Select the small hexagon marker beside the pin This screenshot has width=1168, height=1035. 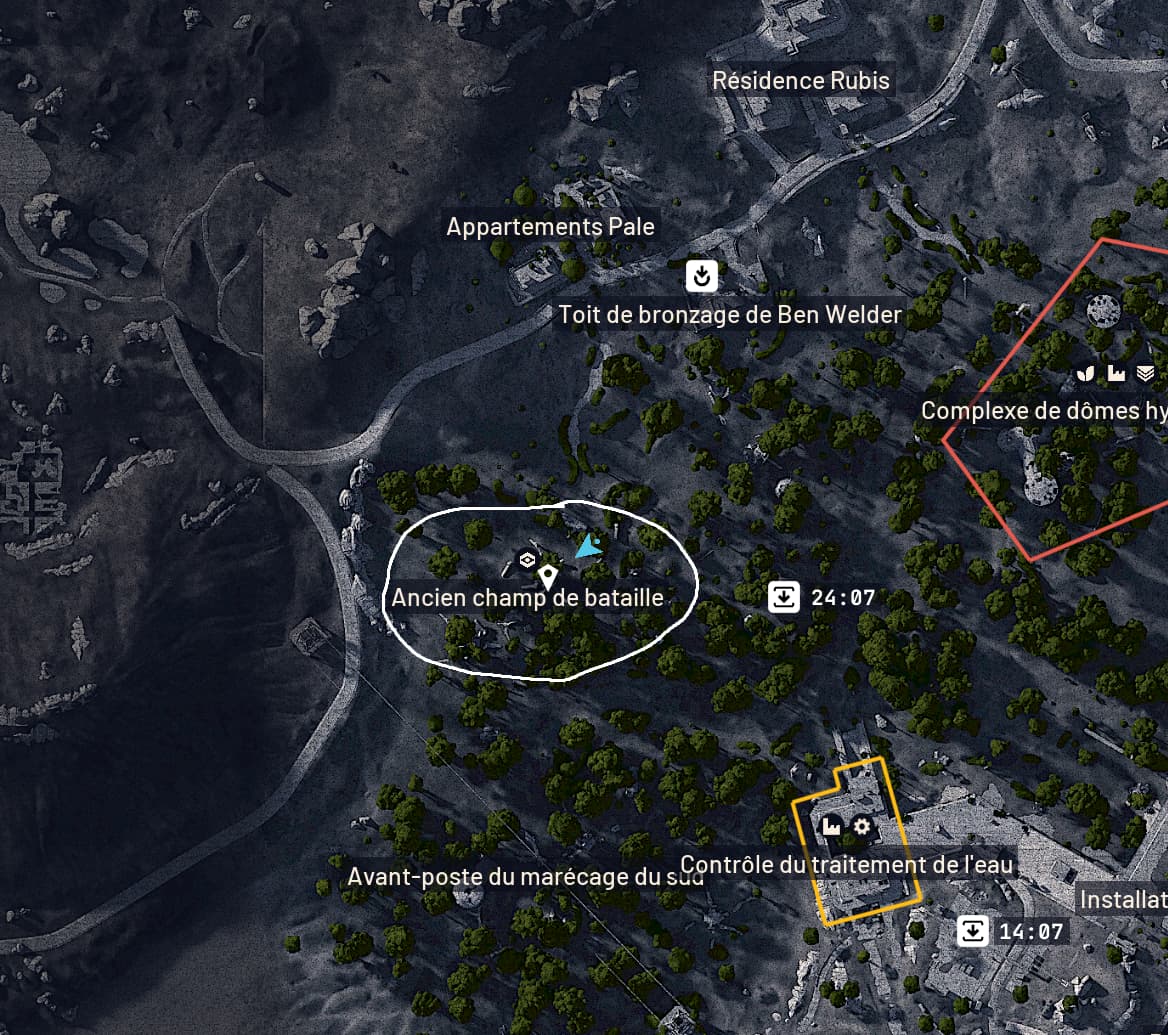pos(526,559)
